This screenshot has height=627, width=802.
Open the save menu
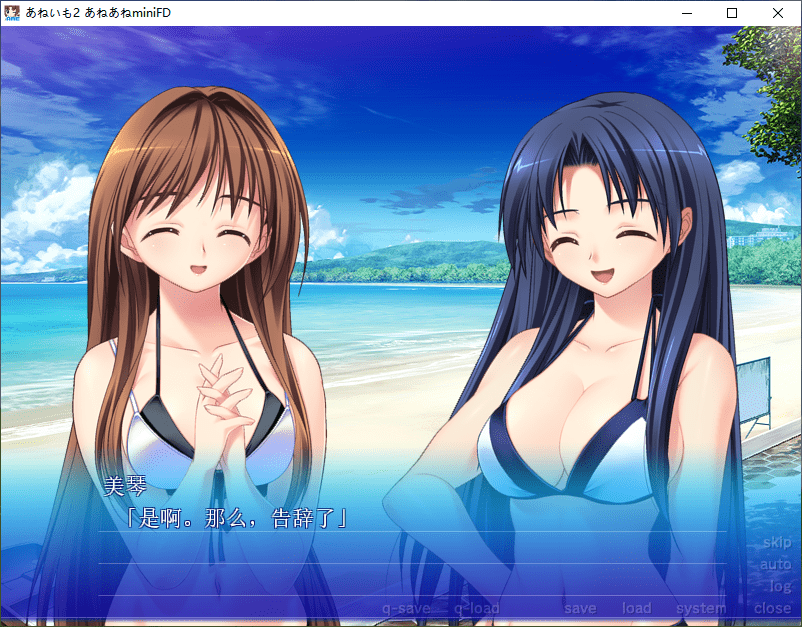pyautogui.click(x=579, y=608)
